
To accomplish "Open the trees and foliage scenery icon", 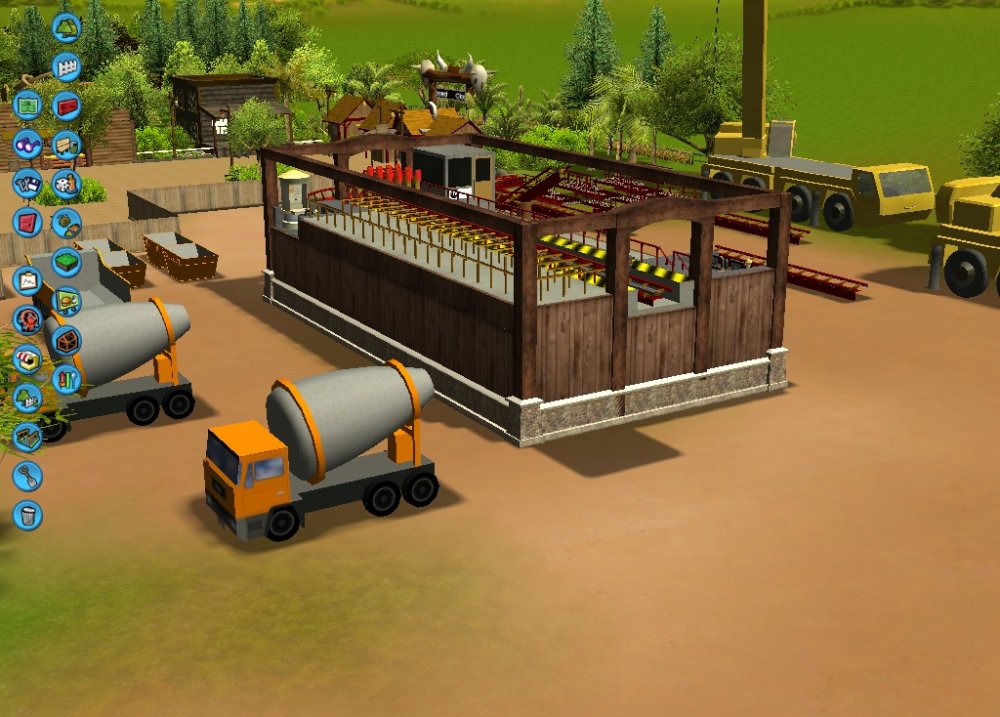I will (67, 28).
